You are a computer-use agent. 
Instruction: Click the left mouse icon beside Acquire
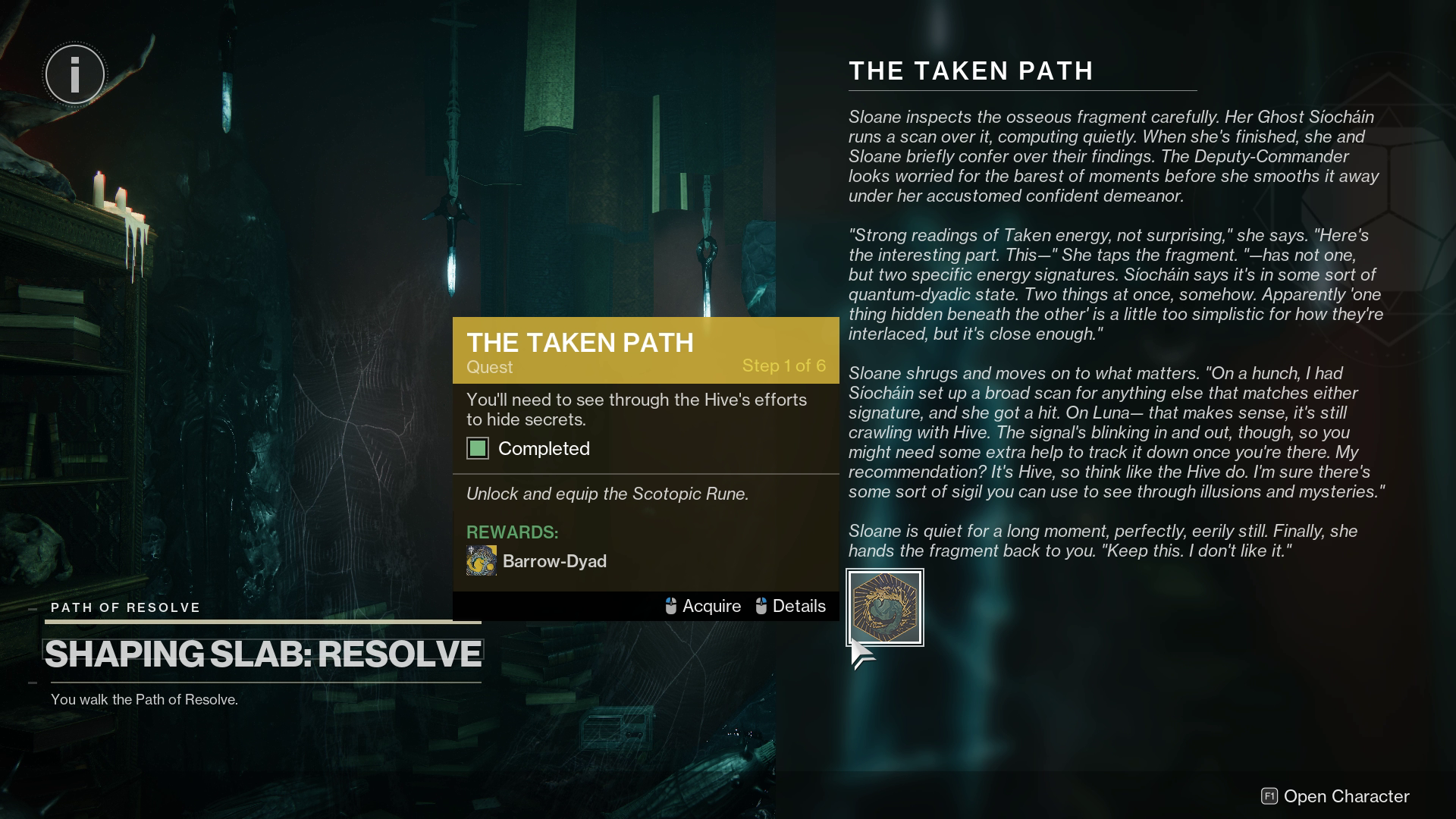[670, 606]
